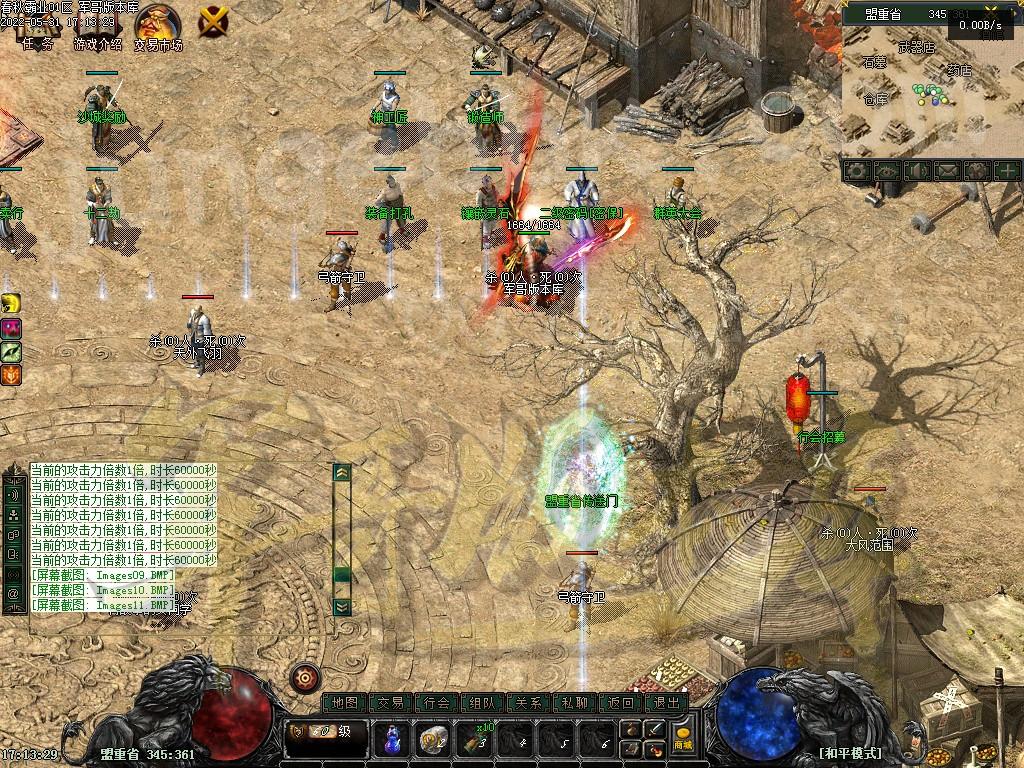This screenshot has width=1024, height=768.
Task: Open the 交易 trade menu
Action: (x=391, y=703)
